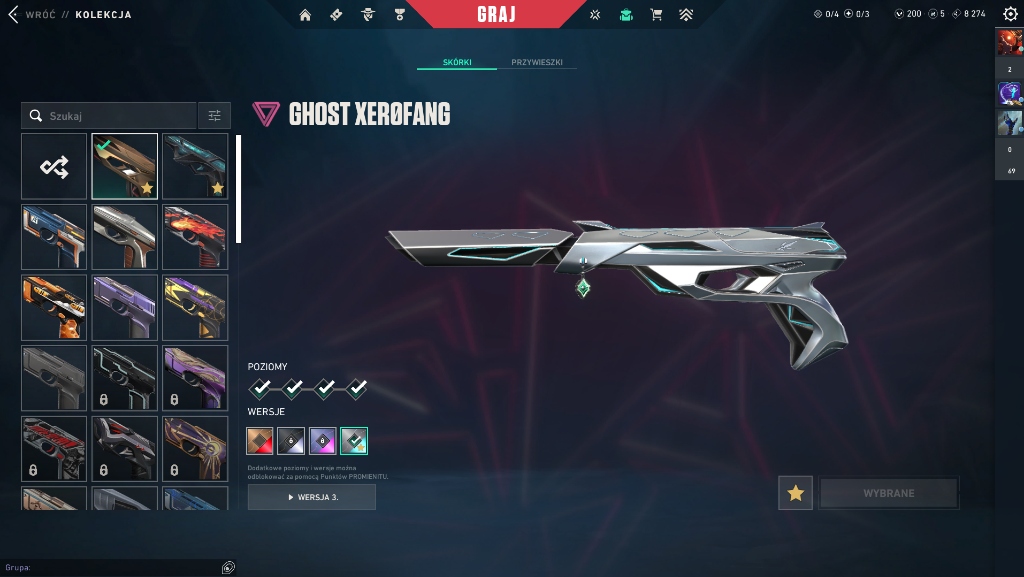Pick the red-orange flame Ghost skin
Screen dimensions: 1024x577
tap(195, 237)
